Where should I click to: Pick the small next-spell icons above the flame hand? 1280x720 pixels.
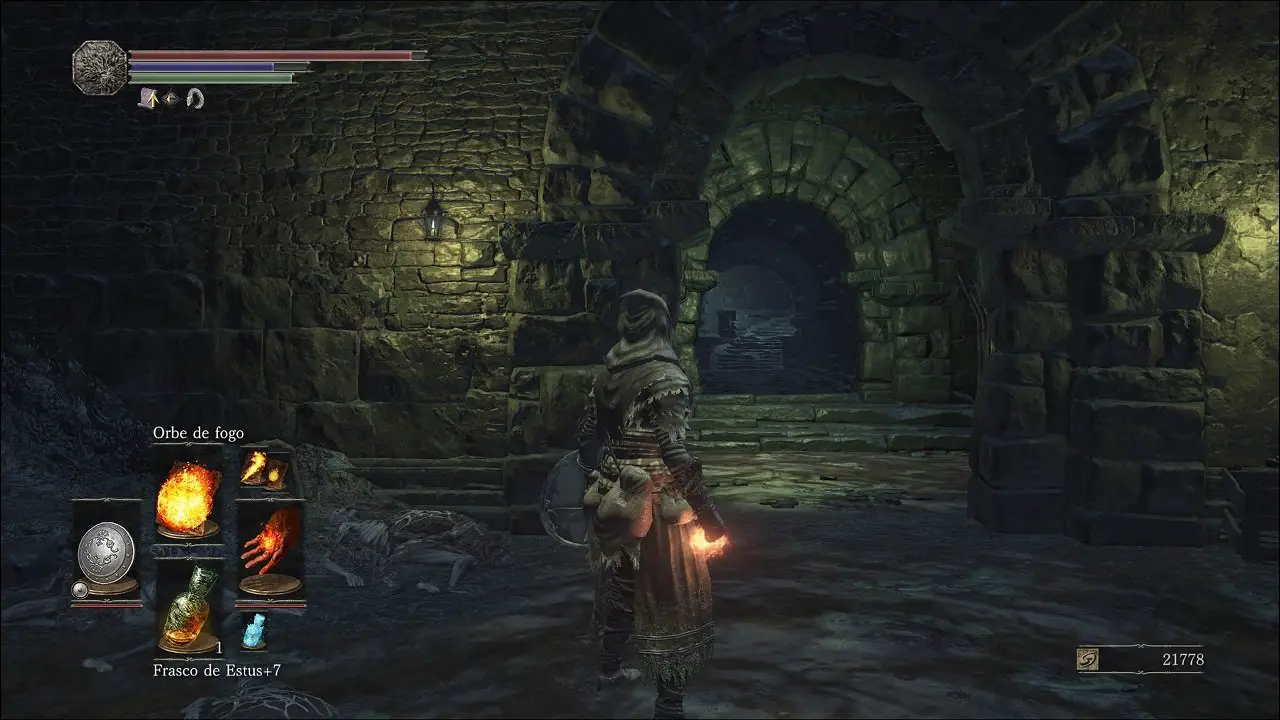[x=265, y=471]
